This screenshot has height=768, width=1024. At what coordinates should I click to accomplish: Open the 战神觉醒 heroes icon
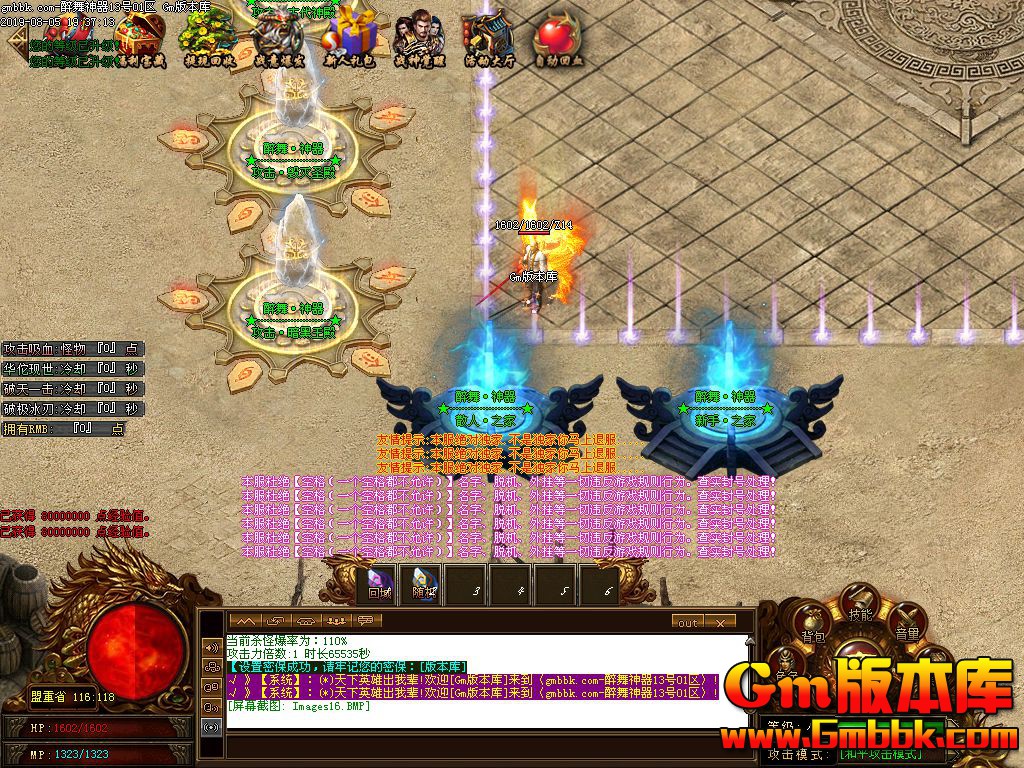click(x=418, y=38)
